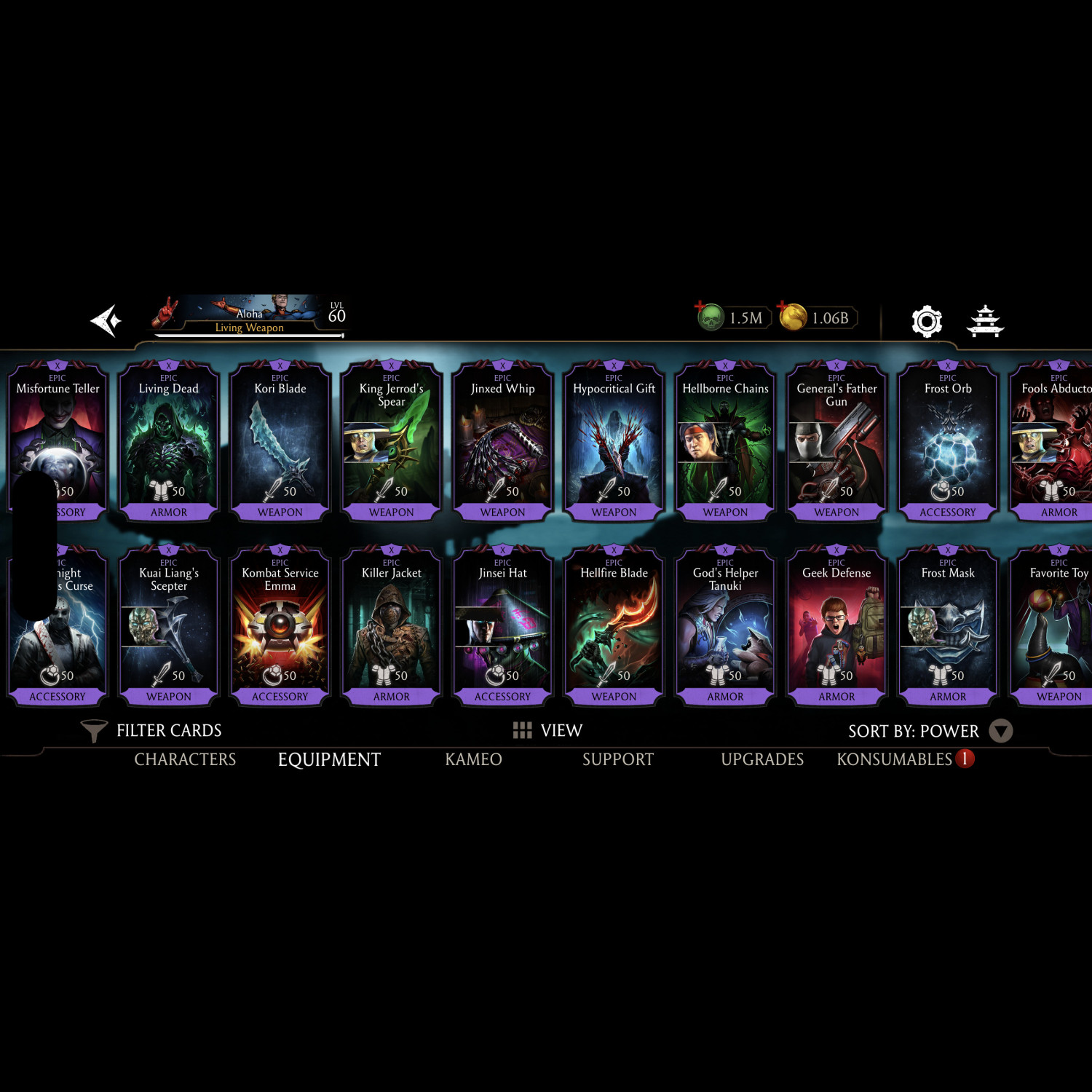Change the card grid View

pyautogui.click(x=547, y=730)
